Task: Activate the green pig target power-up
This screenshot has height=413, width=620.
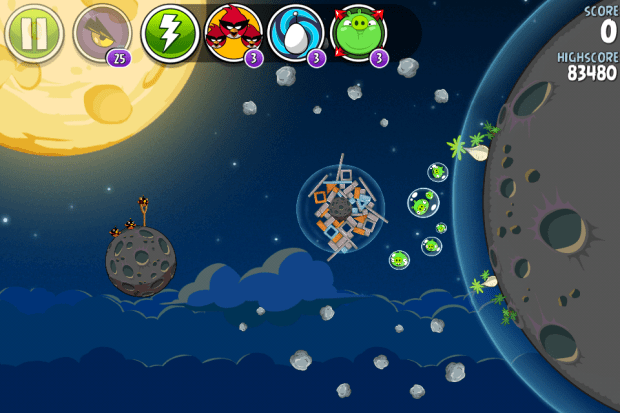Action: (358, 33)
